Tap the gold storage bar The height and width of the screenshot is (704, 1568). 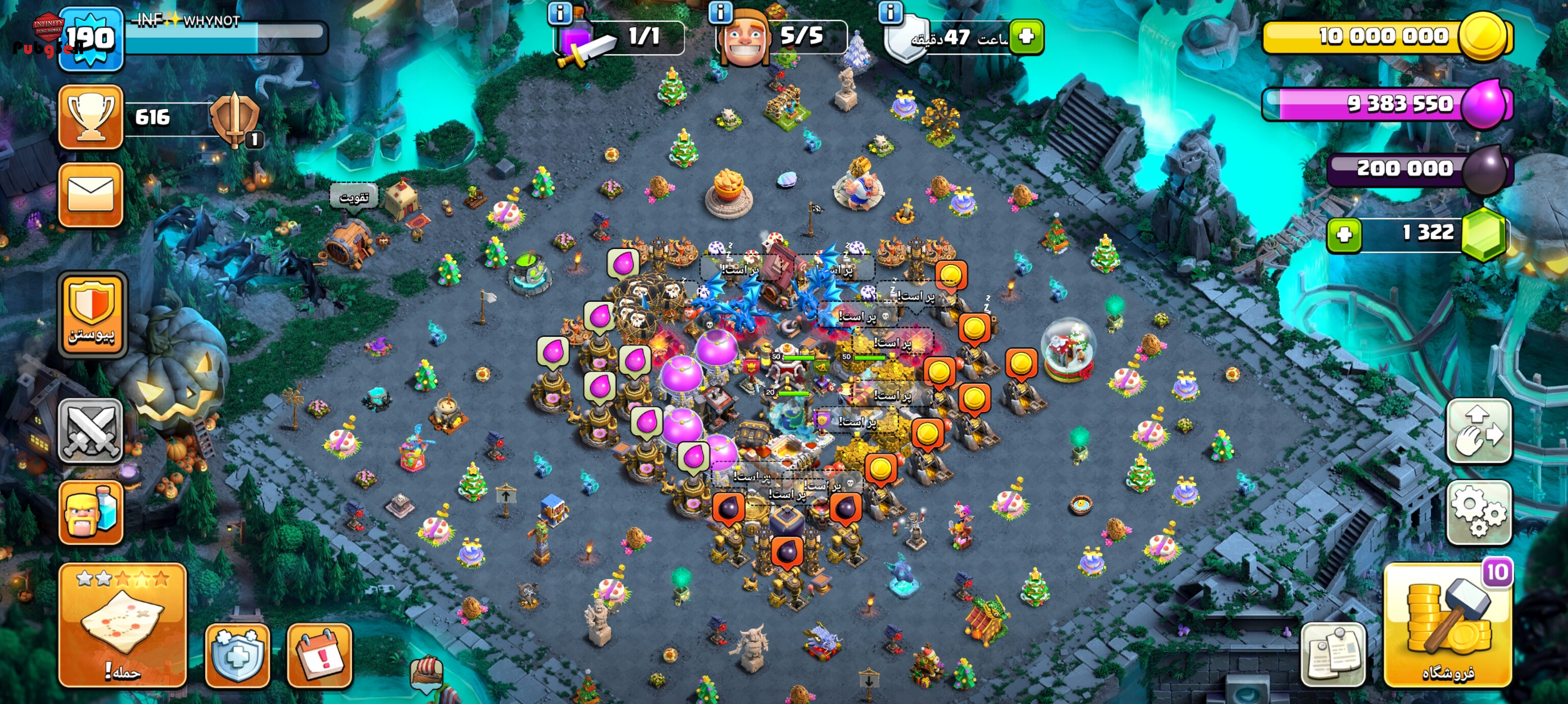coord(1382,37)
